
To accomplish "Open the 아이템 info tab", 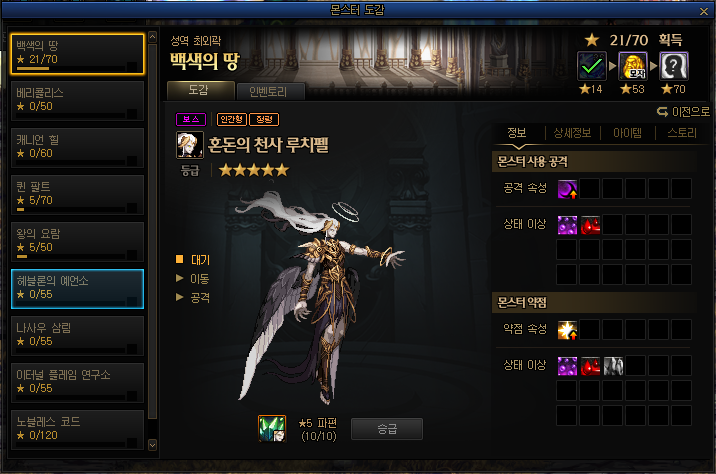I will point(627,132).
